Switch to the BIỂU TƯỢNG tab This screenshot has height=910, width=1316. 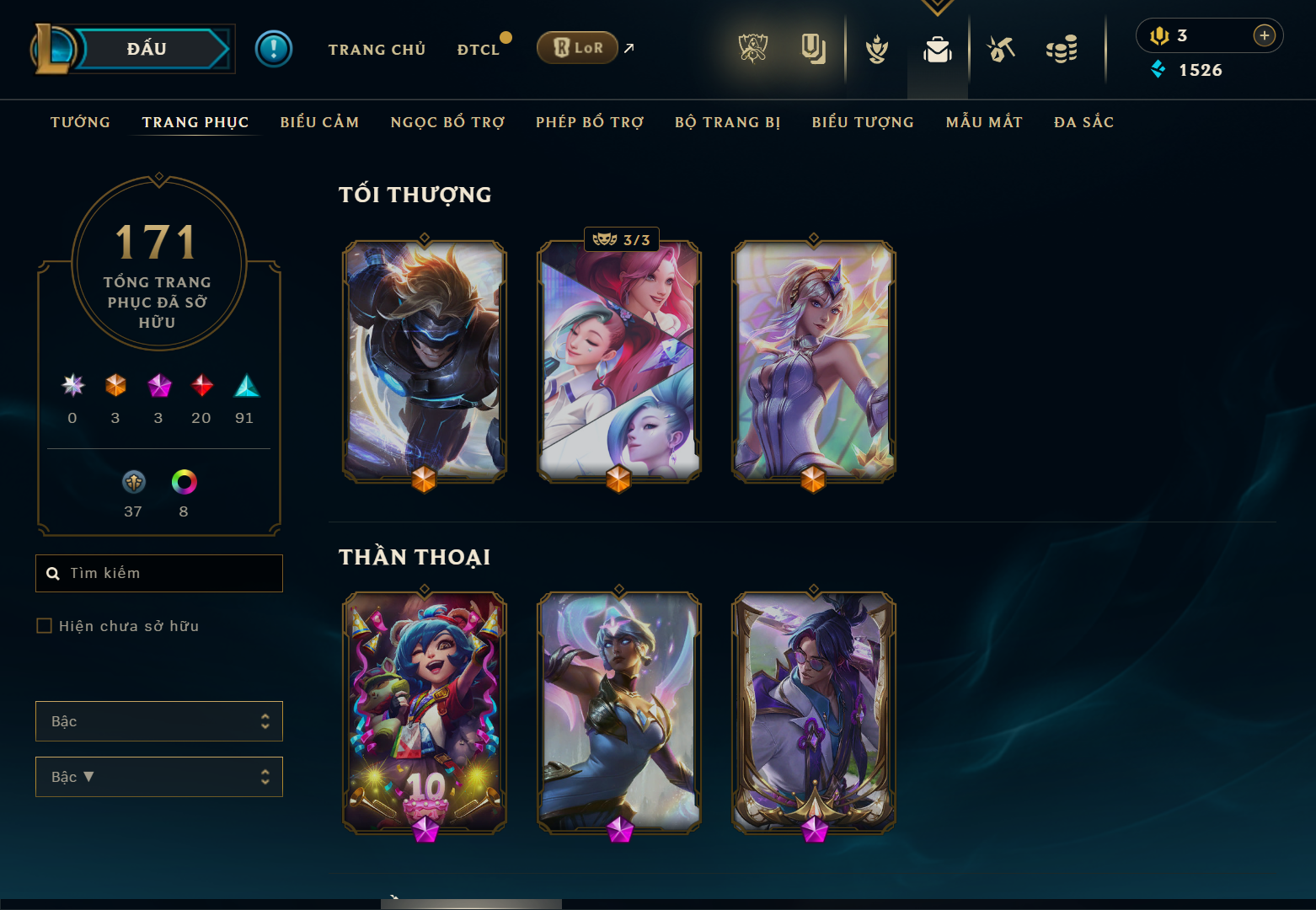[x=863, y=122]
